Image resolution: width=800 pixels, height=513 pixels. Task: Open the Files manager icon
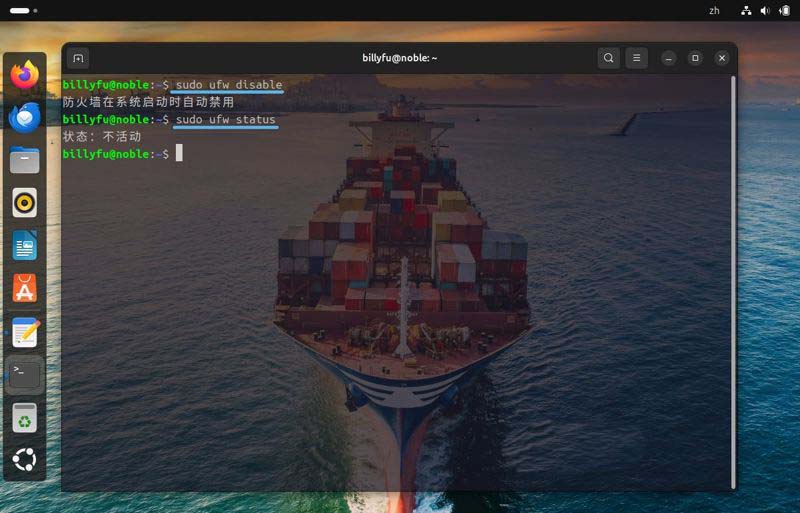click(25, 160)
